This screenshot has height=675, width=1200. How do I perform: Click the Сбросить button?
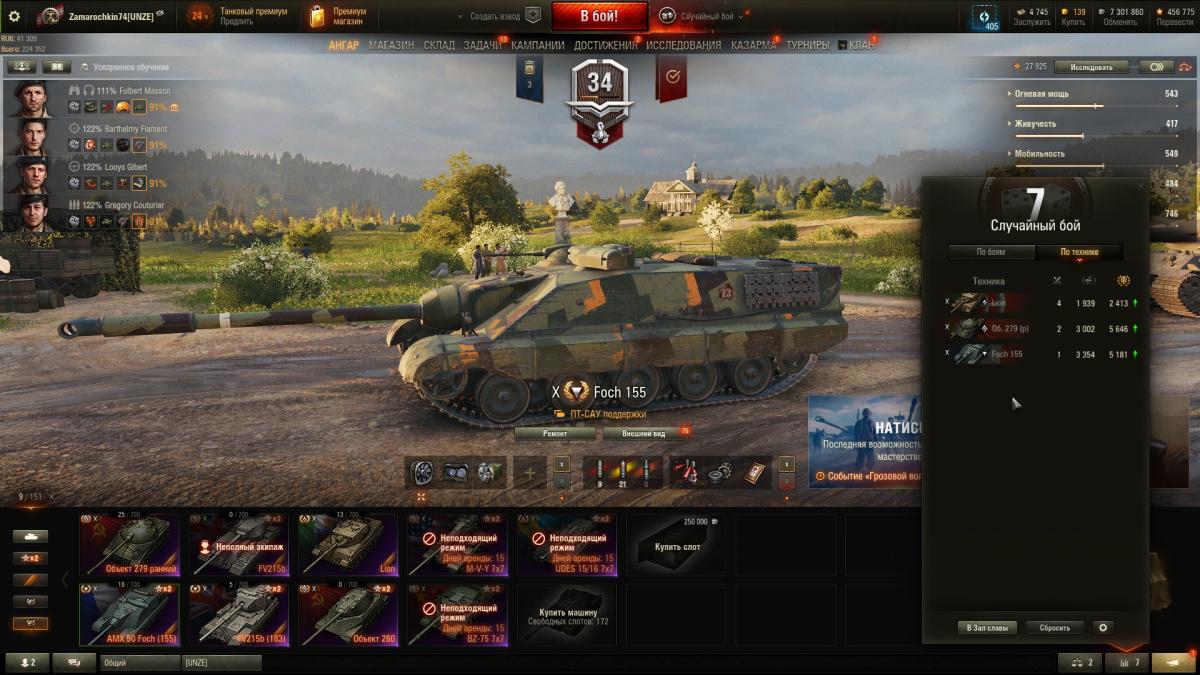click(x=1054, y=628)
